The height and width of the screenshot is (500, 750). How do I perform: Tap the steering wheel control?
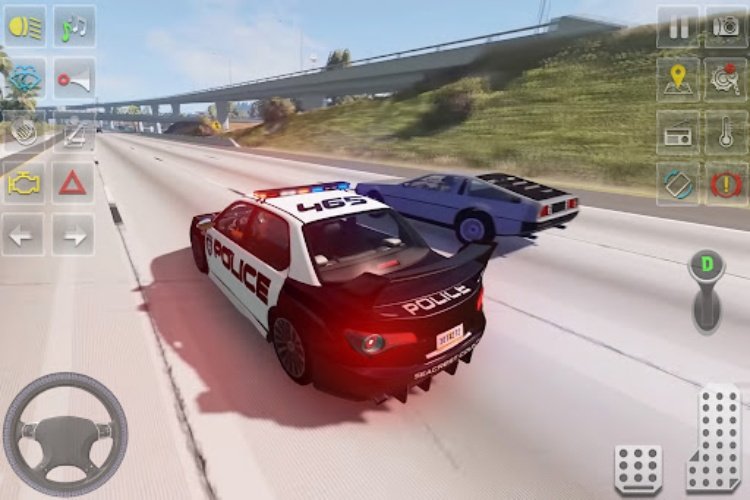(x=65, y=434)
